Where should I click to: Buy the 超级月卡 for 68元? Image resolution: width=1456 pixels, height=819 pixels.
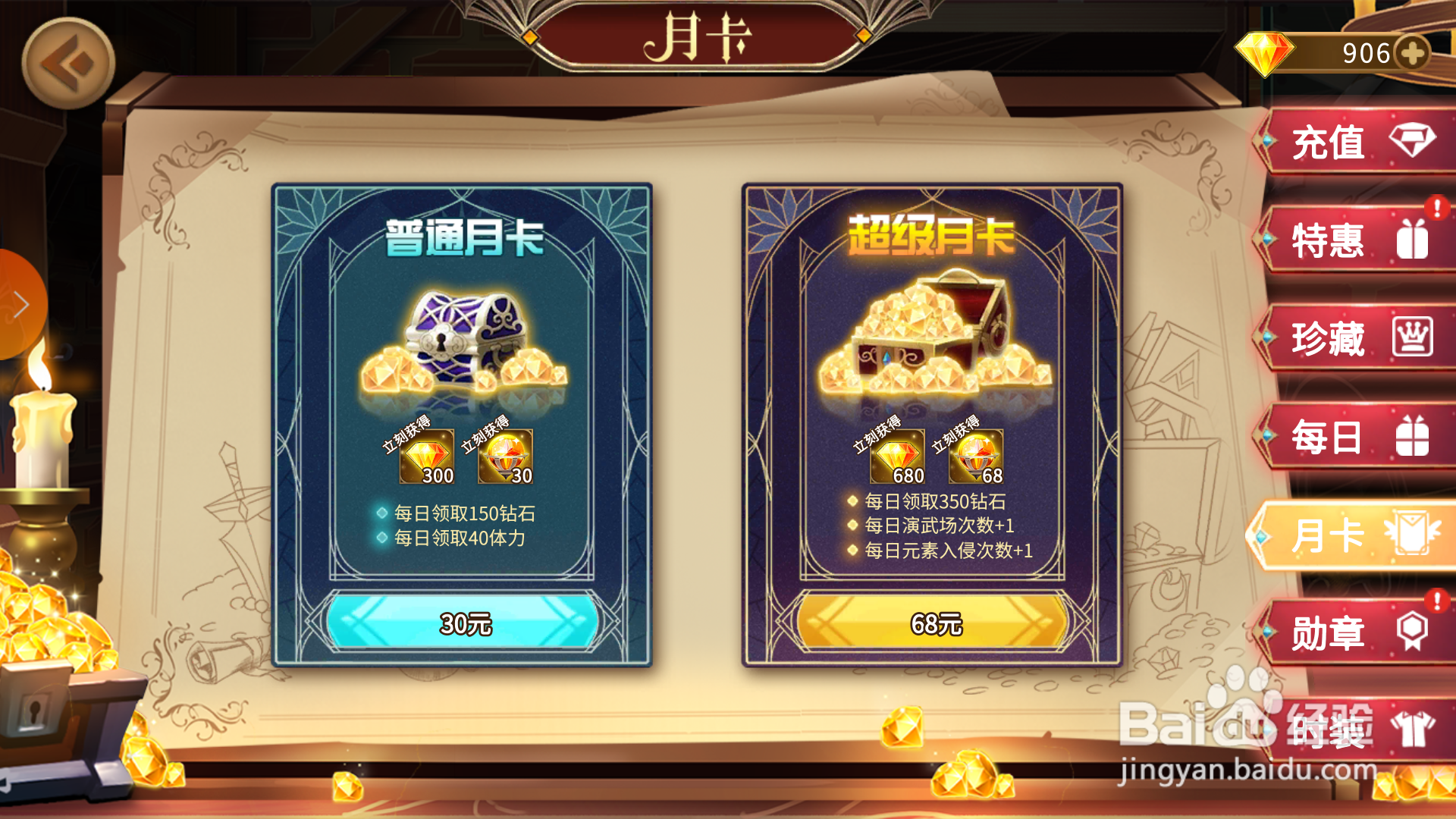(934, 623)
